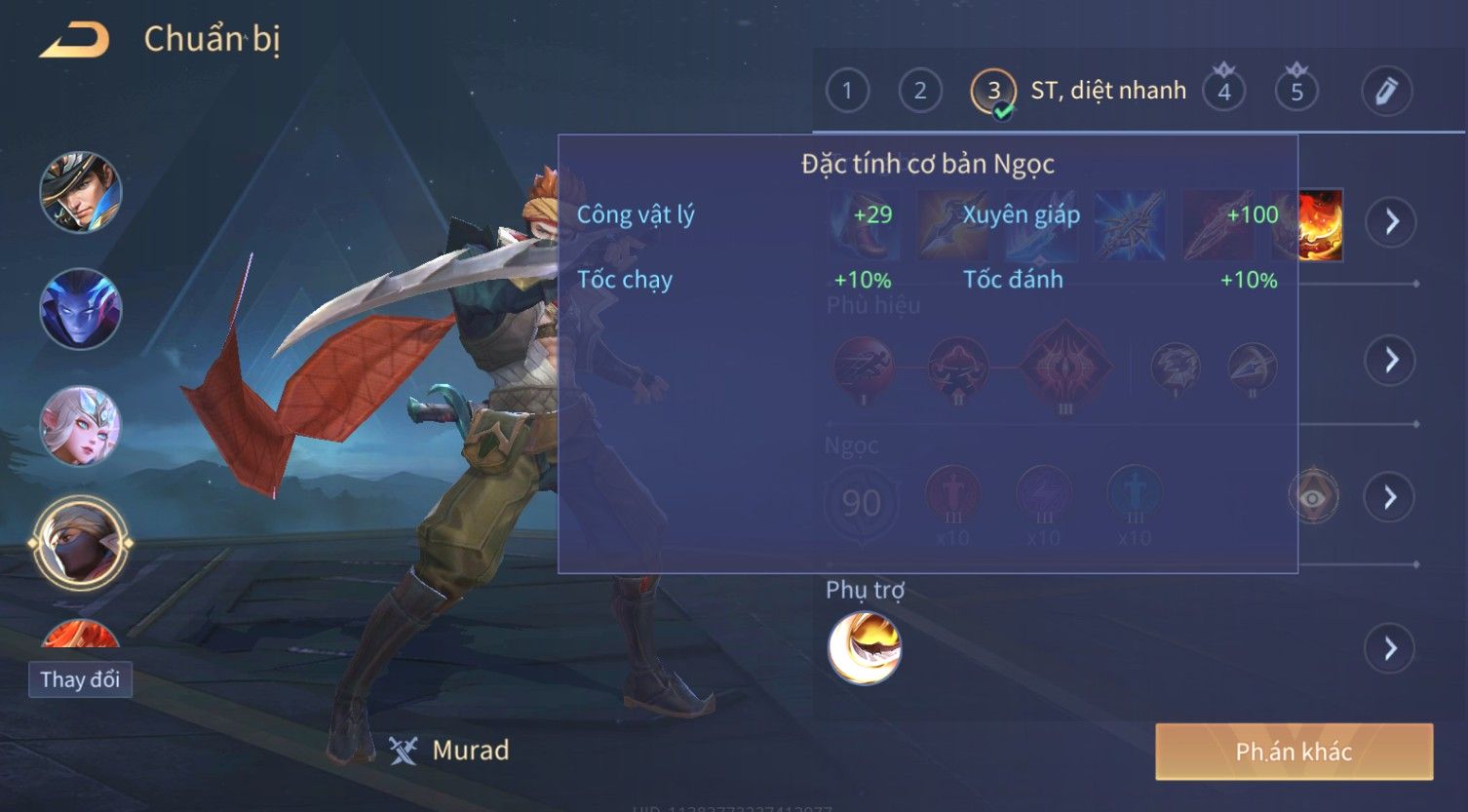Open the Phù hiệu section arrow

coord(1391,361)
